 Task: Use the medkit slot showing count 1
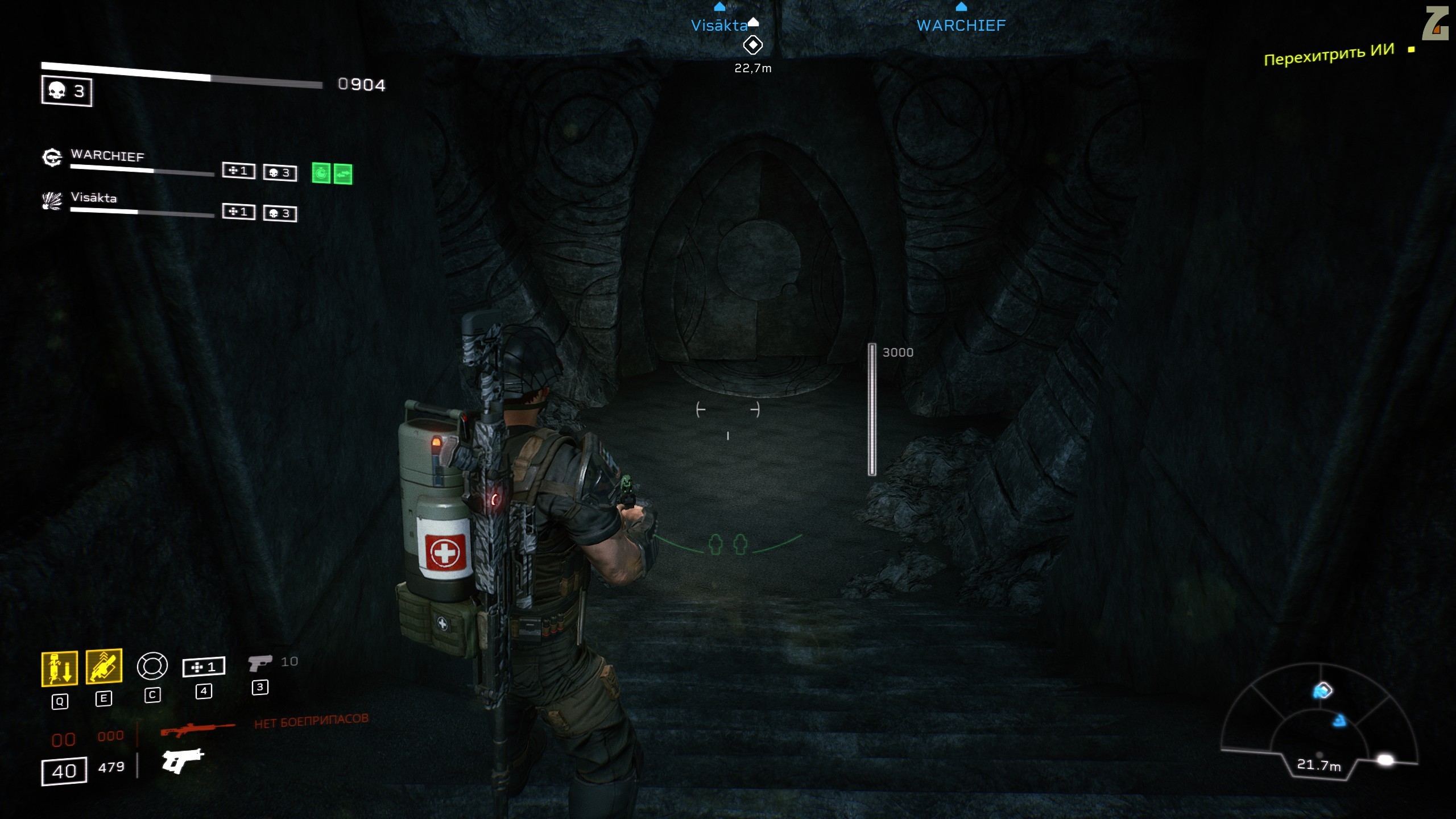point(204,667)
